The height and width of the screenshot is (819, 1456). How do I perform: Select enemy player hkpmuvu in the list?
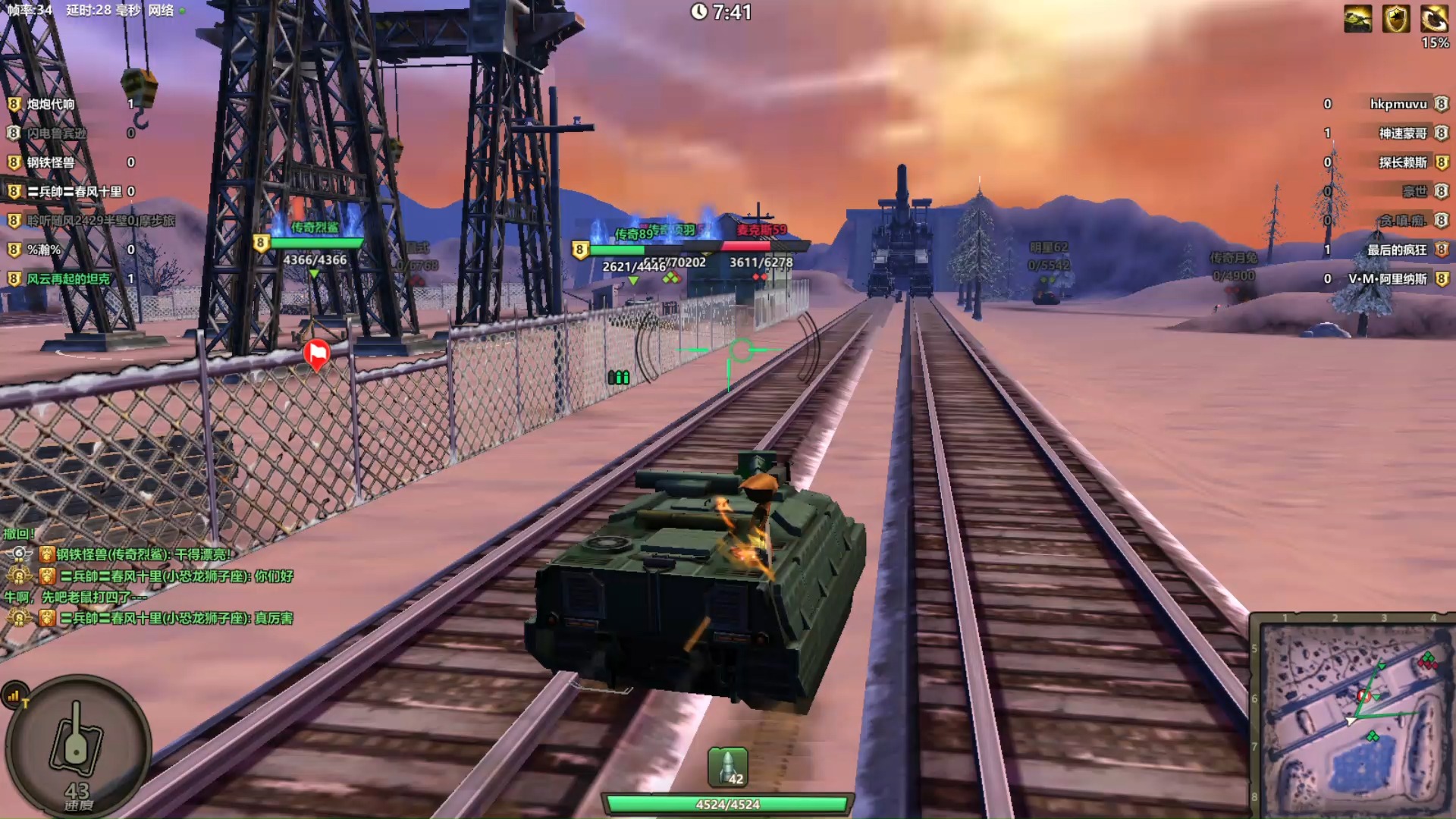(x=1398, y=104)
